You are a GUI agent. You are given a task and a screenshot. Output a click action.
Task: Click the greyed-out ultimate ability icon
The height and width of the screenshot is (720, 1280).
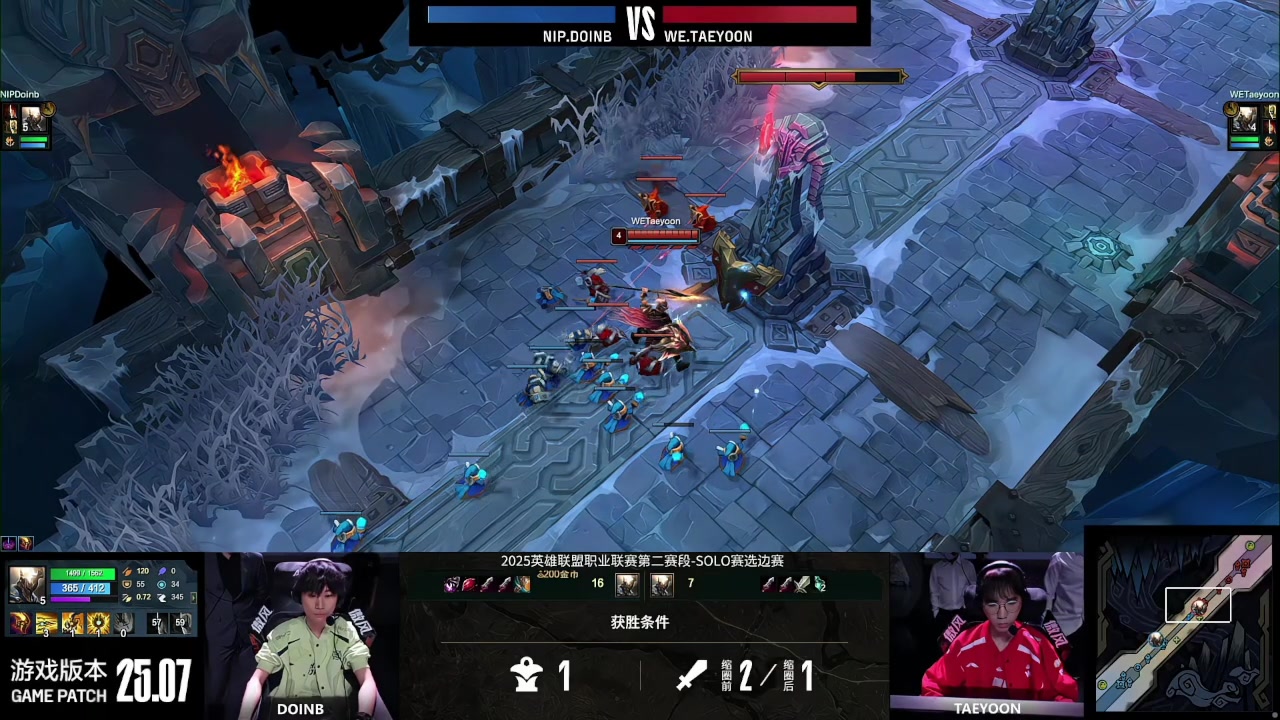(x=123, y=625)
